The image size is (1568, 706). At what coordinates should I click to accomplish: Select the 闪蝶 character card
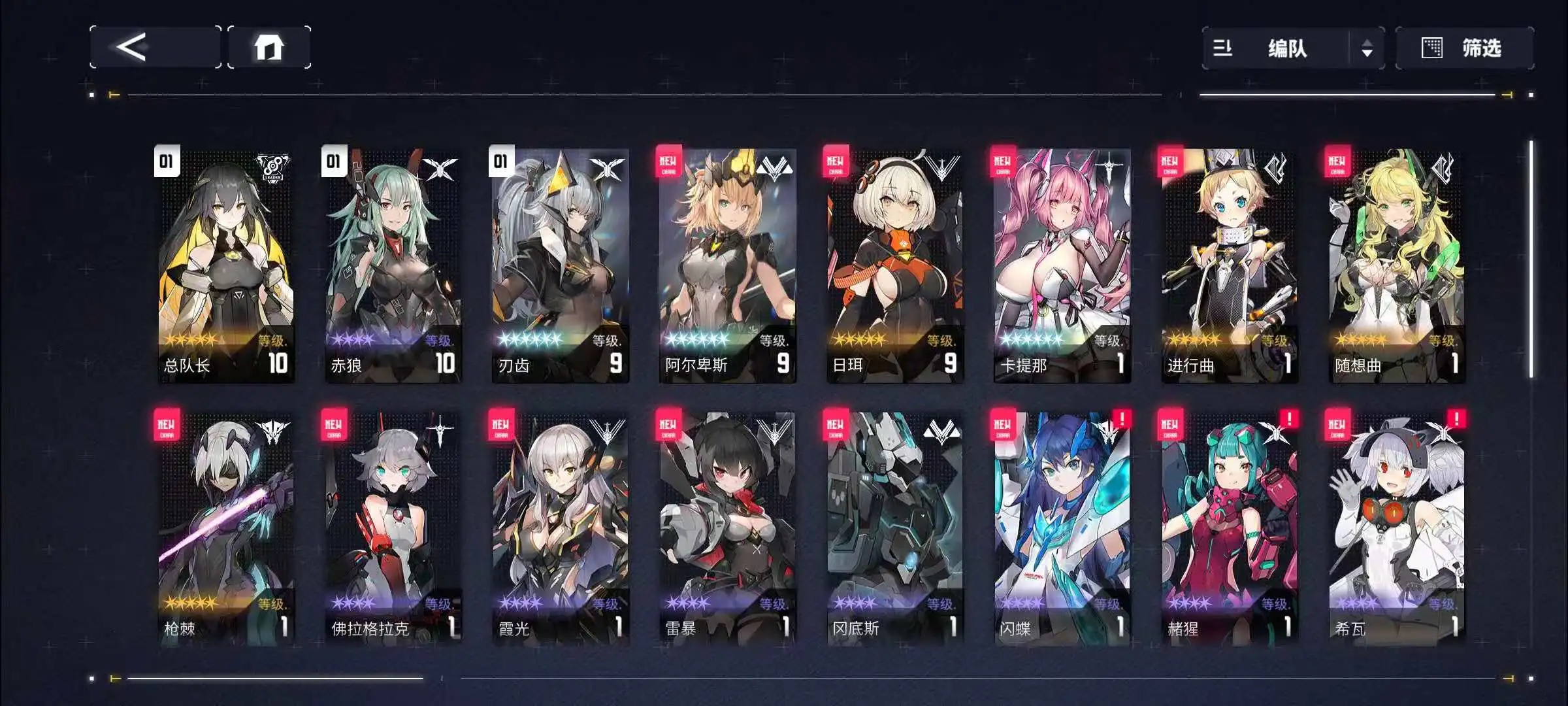[x=1062, y=528]
